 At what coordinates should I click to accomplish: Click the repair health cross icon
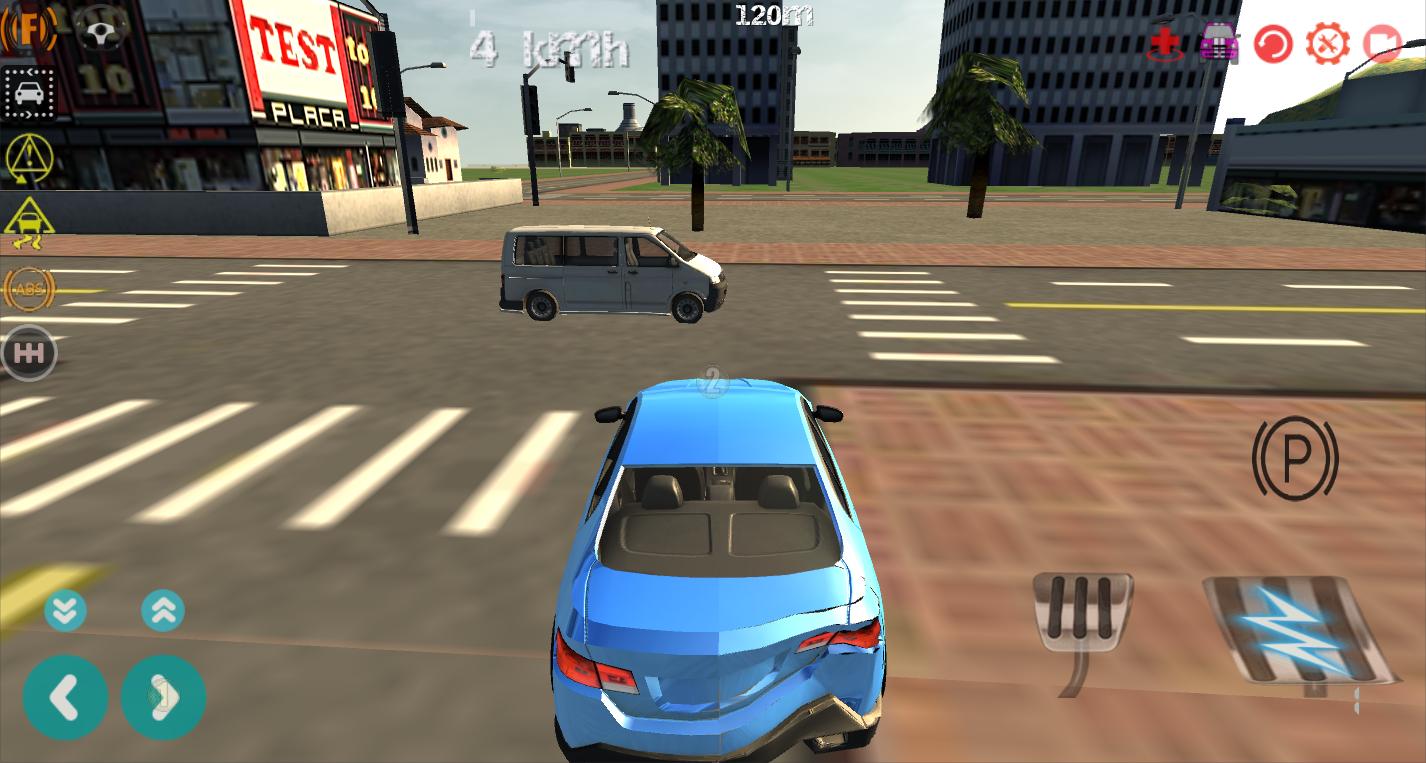click(x=1163, y=43)
